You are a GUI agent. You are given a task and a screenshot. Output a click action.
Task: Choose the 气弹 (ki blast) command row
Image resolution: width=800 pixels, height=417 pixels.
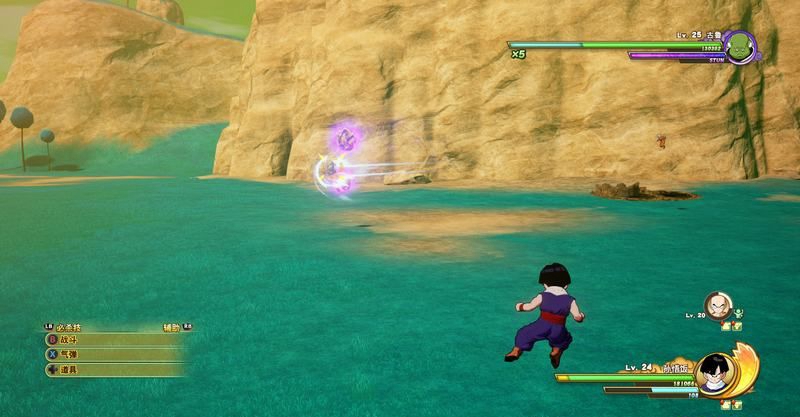[110, 355]
